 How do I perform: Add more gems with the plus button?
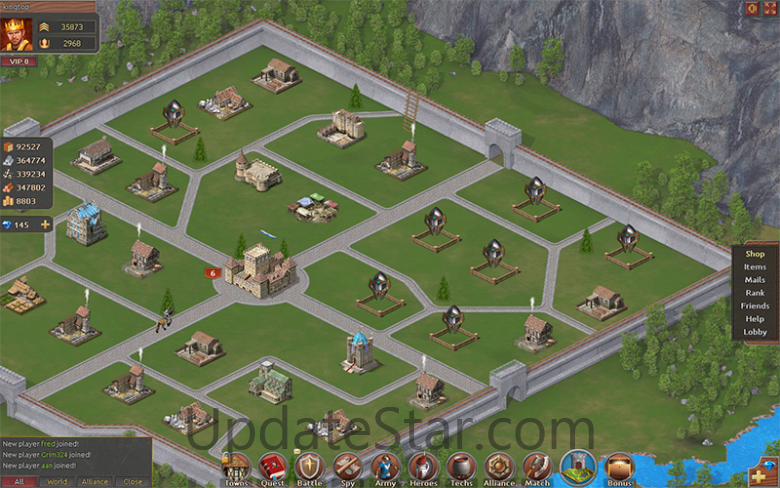[x=45, y=224]
